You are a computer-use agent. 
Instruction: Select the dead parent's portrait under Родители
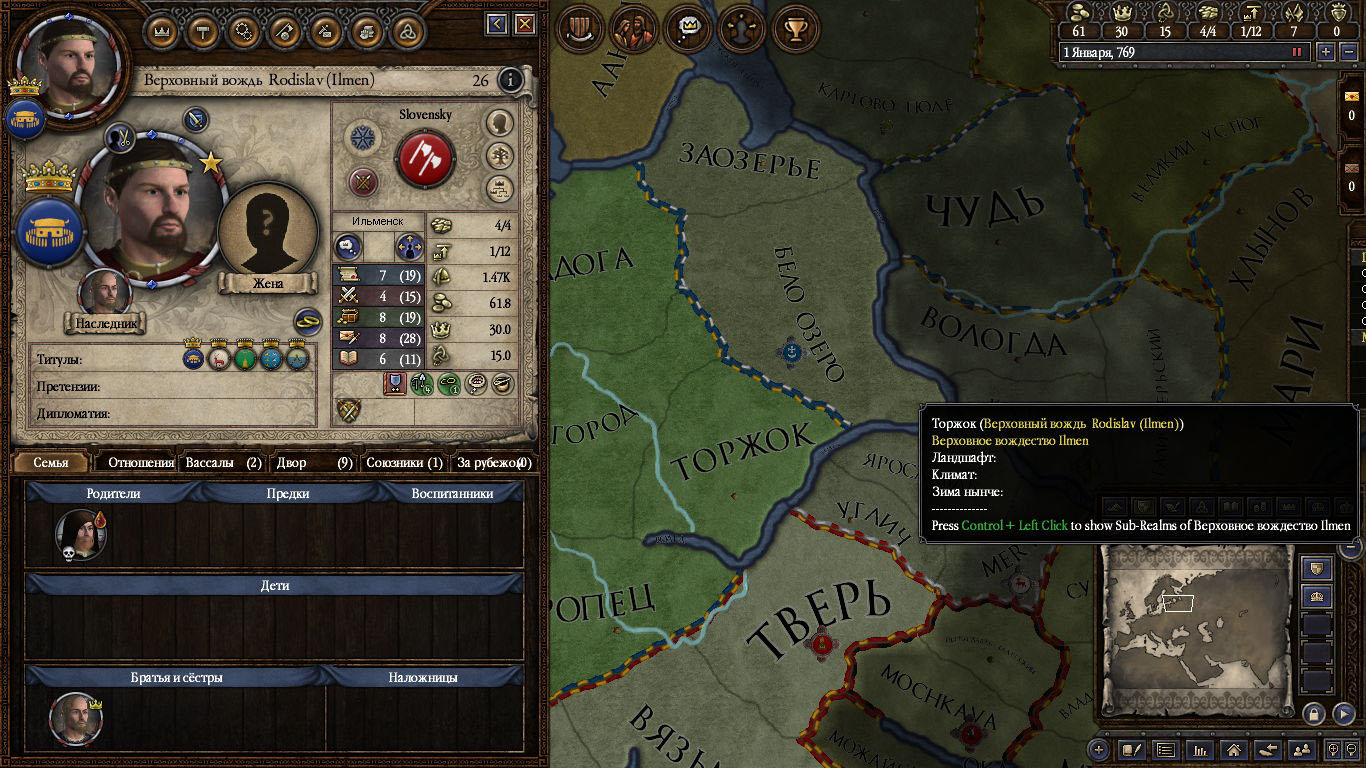coord(80,533)
